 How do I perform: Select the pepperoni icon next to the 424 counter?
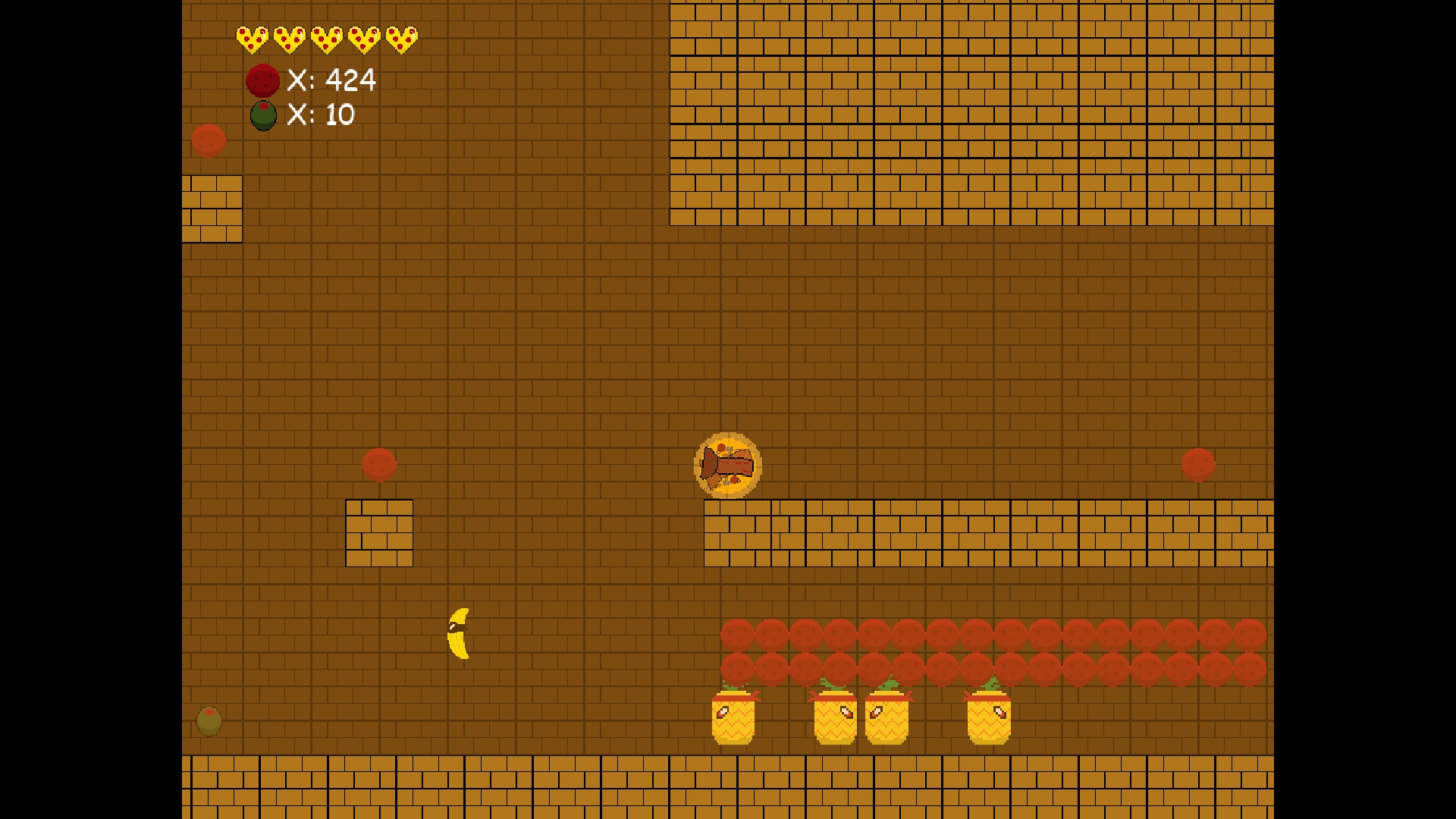click(263, 80)
